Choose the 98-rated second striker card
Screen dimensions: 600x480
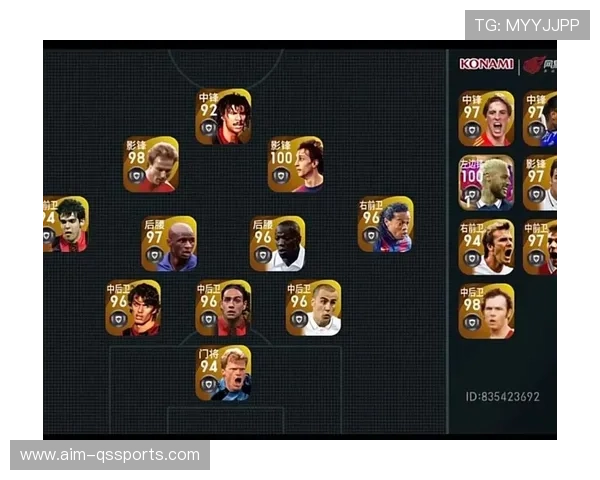click(x=151, y=164)
